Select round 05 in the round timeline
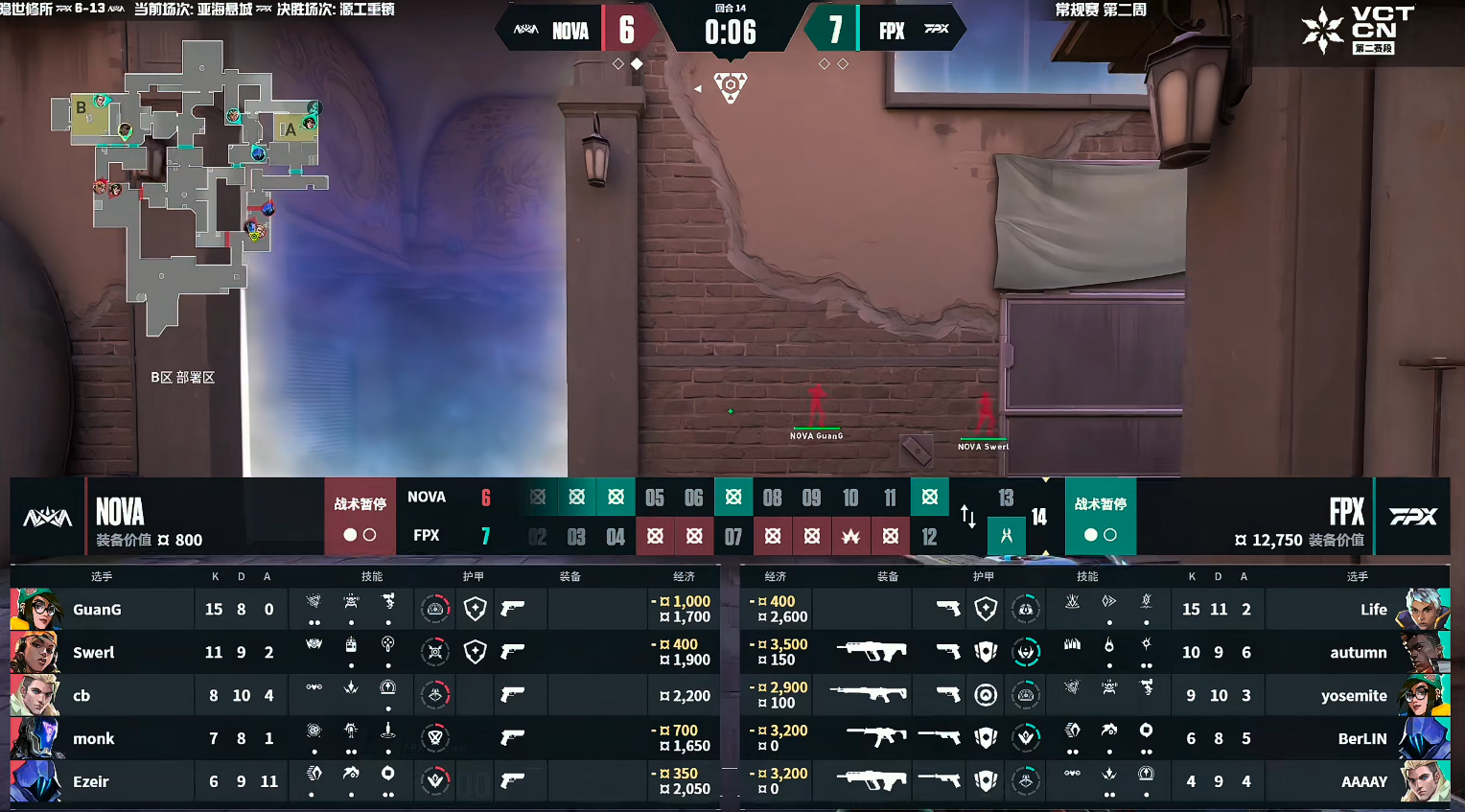 [x=655, y=498]
